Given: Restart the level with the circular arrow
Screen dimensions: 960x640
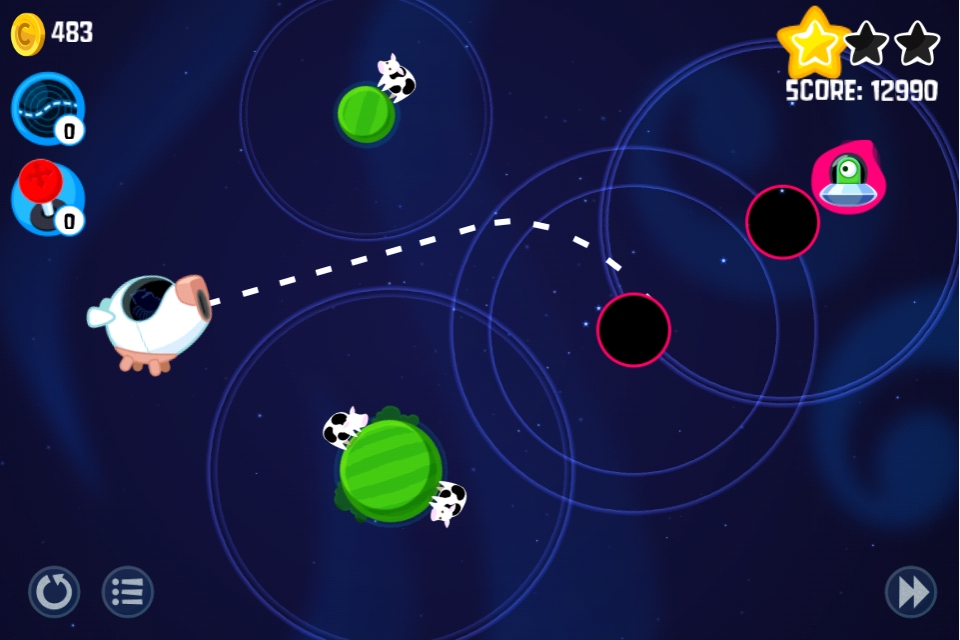Looking at the screenshot, I should pyautogui.click(x=54, y=592).
